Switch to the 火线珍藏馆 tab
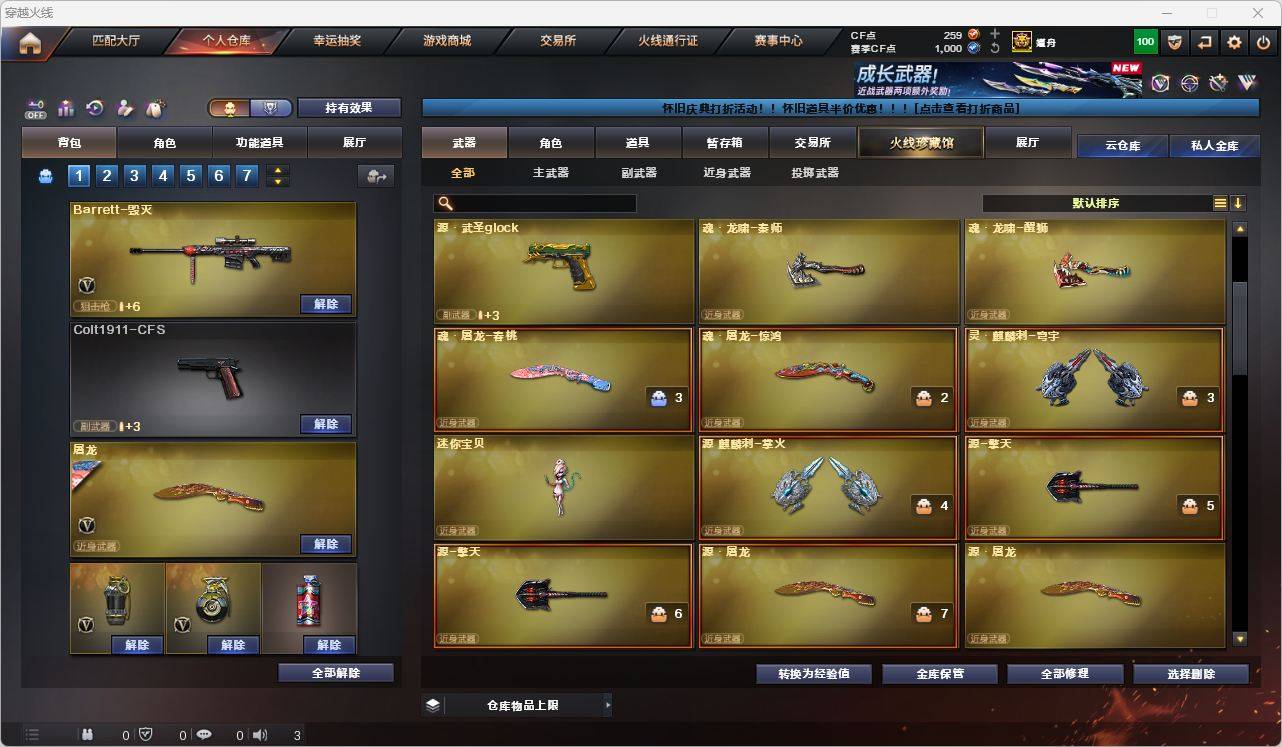The image size is (1282, 747). point(918,142)
